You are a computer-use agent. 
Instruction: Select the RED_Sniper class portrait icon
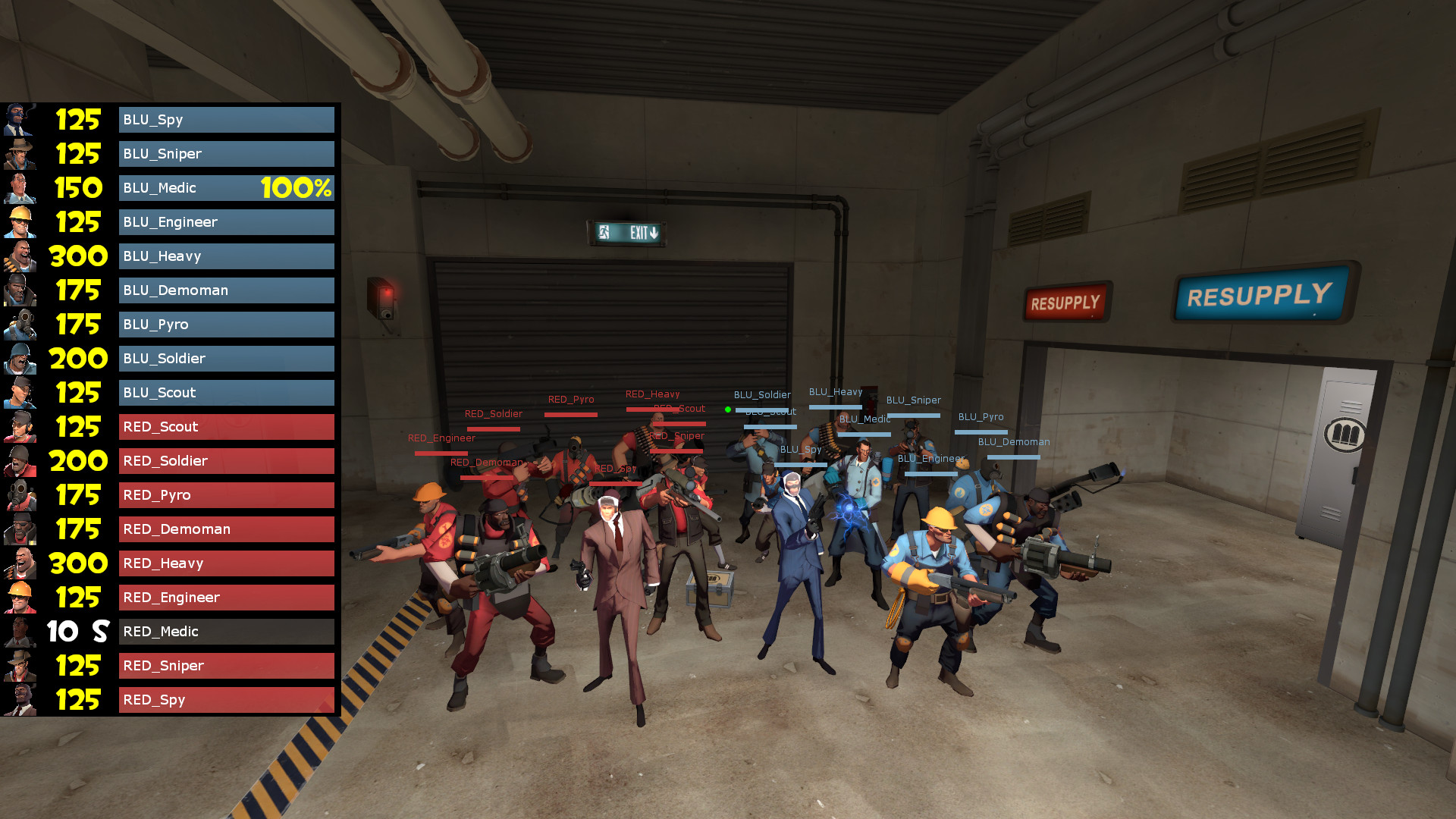(20, 665)
